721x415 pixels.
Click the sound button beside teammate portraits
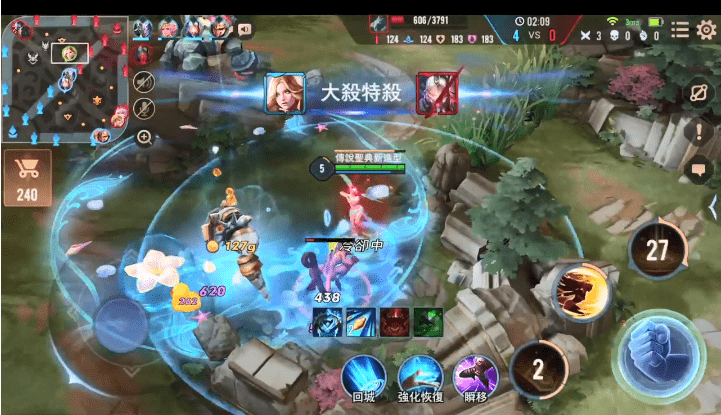tap(245, 29)
